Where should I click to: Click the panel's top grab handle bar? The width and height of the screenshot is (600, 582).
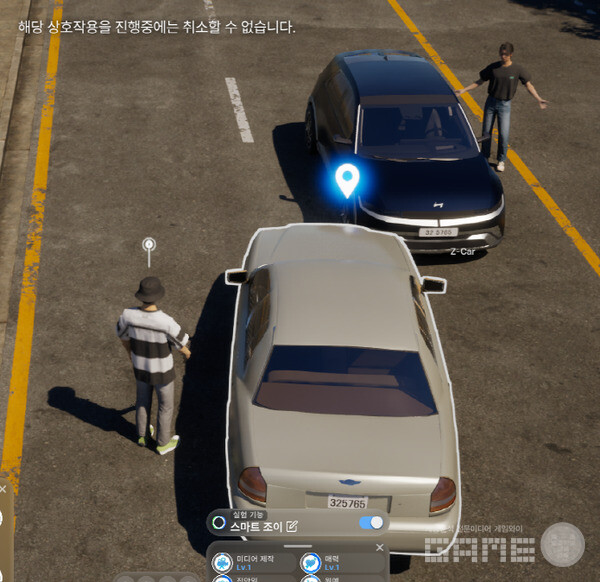(x=297, y=546)
